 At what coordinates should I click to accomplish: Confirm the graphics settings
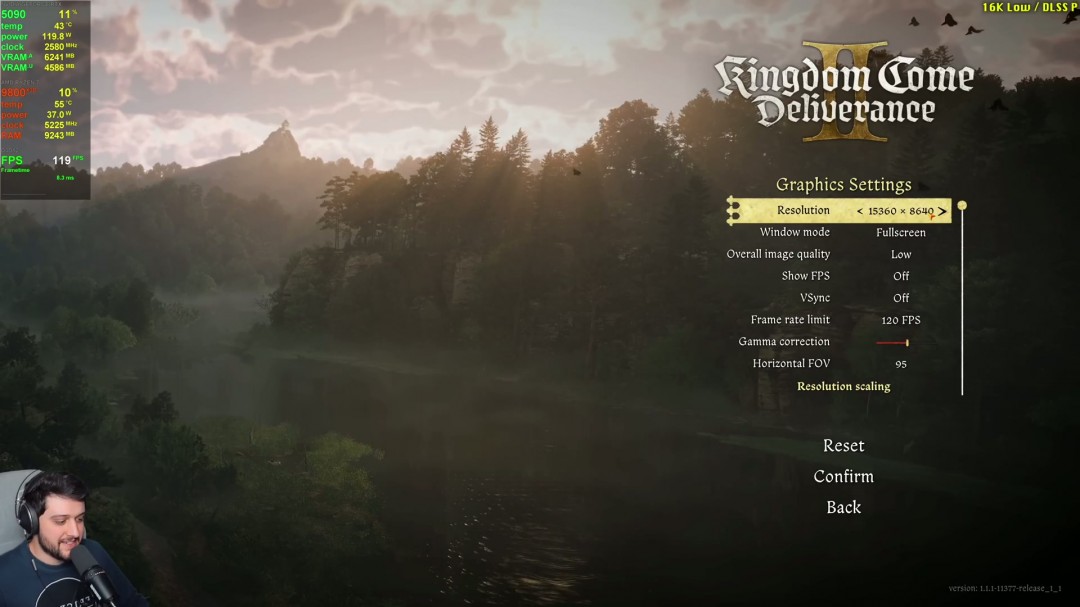(843, 476)
